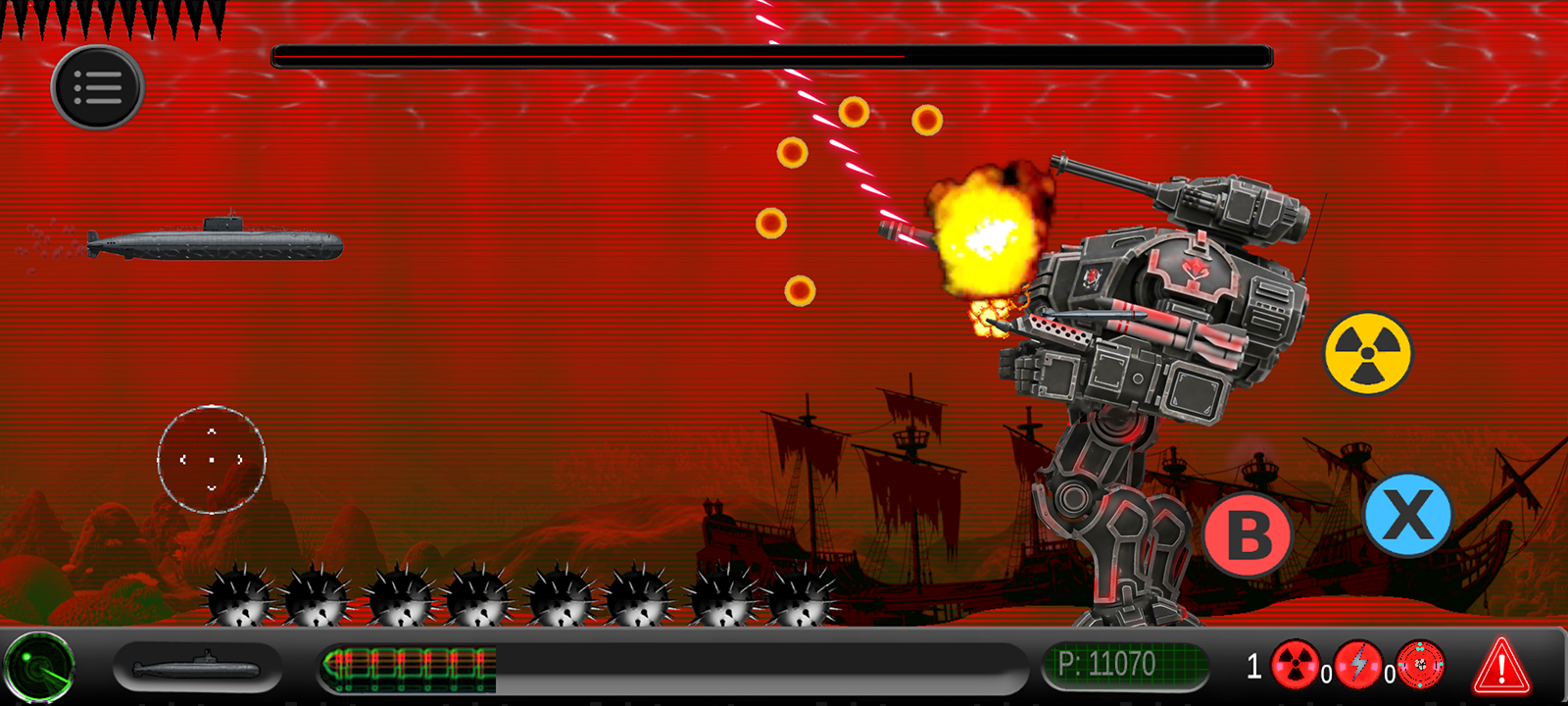Open the green radar display
The image size is (1568, 706).
[39, 669]
